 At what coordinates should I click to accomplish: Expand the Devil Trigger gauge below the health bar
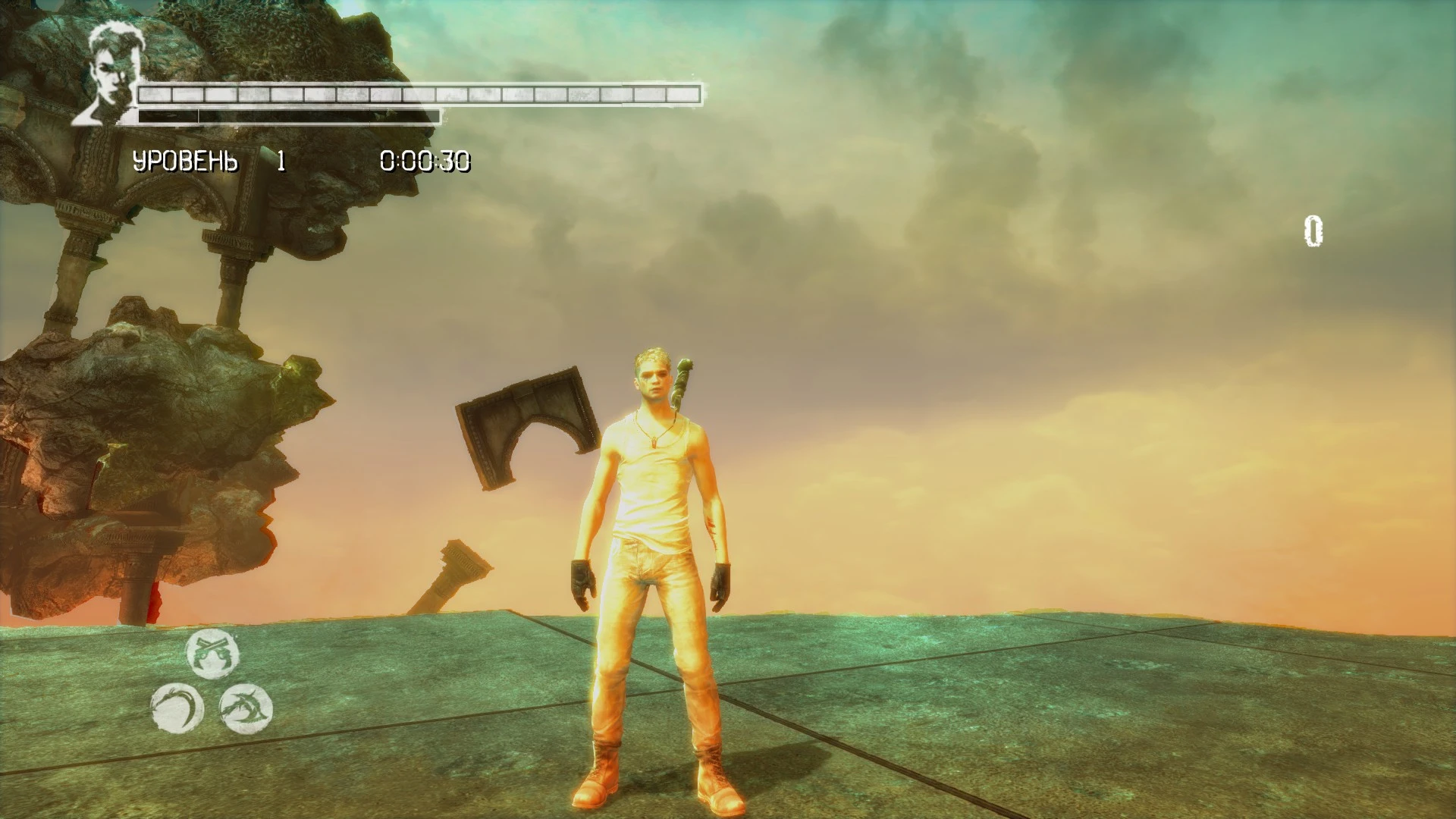[288, 115]
